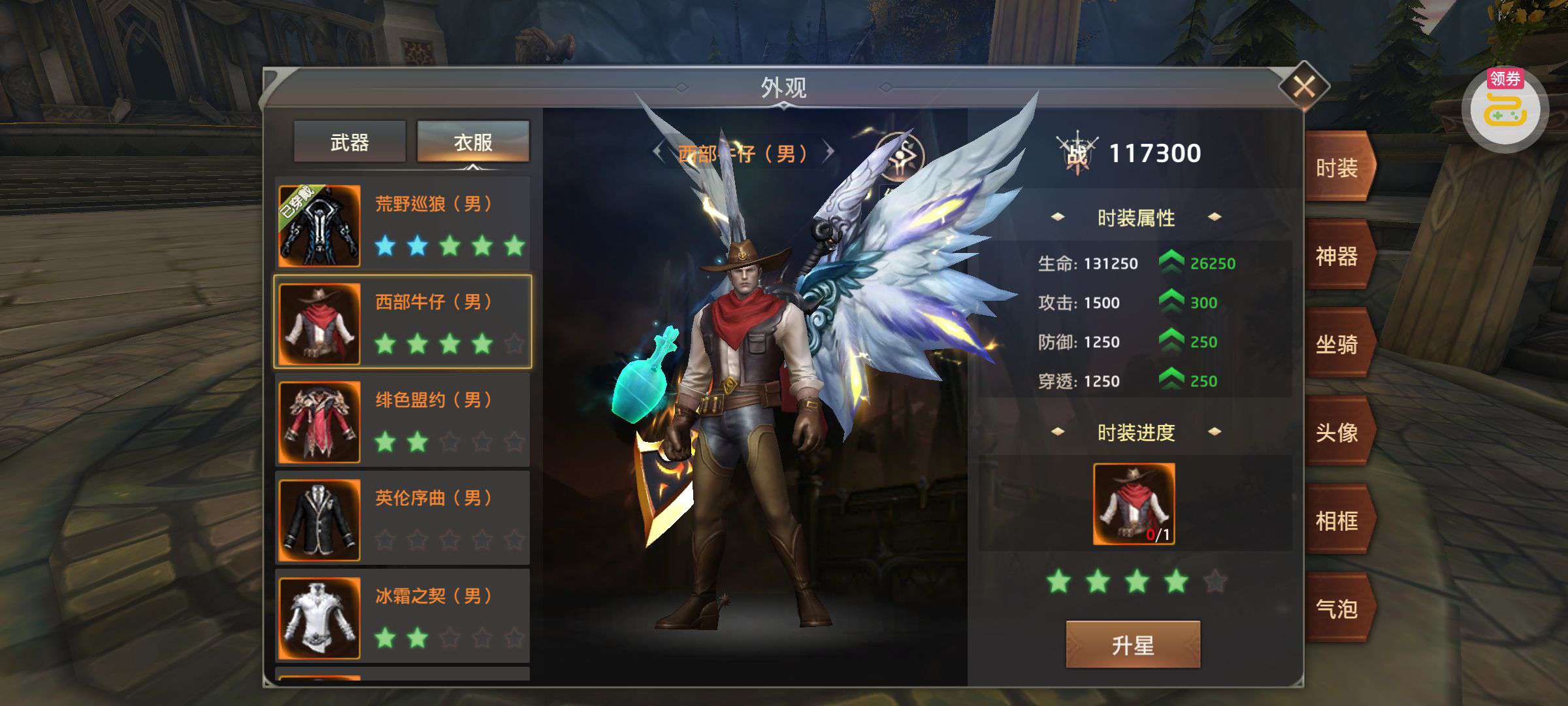Screen dimensions: 1568x706
Task: Choose the 荒野巡狼 outfit row
Action: tap(402, 226)
